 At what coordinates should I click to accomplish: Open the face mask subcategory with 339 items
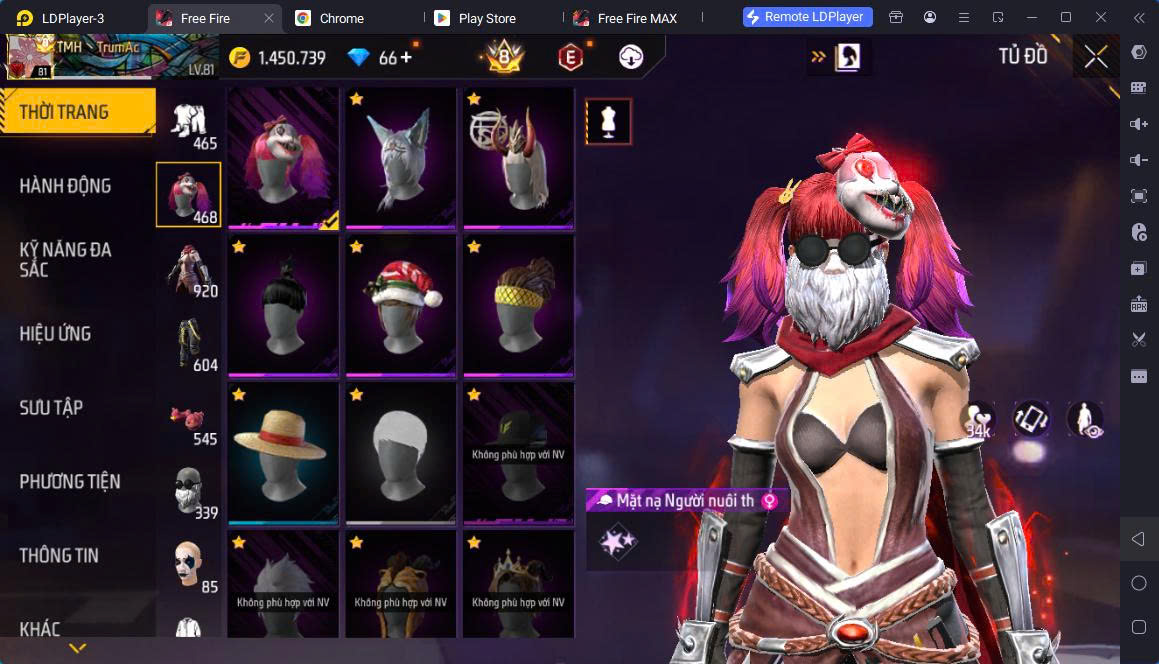[x=189, y=492]
